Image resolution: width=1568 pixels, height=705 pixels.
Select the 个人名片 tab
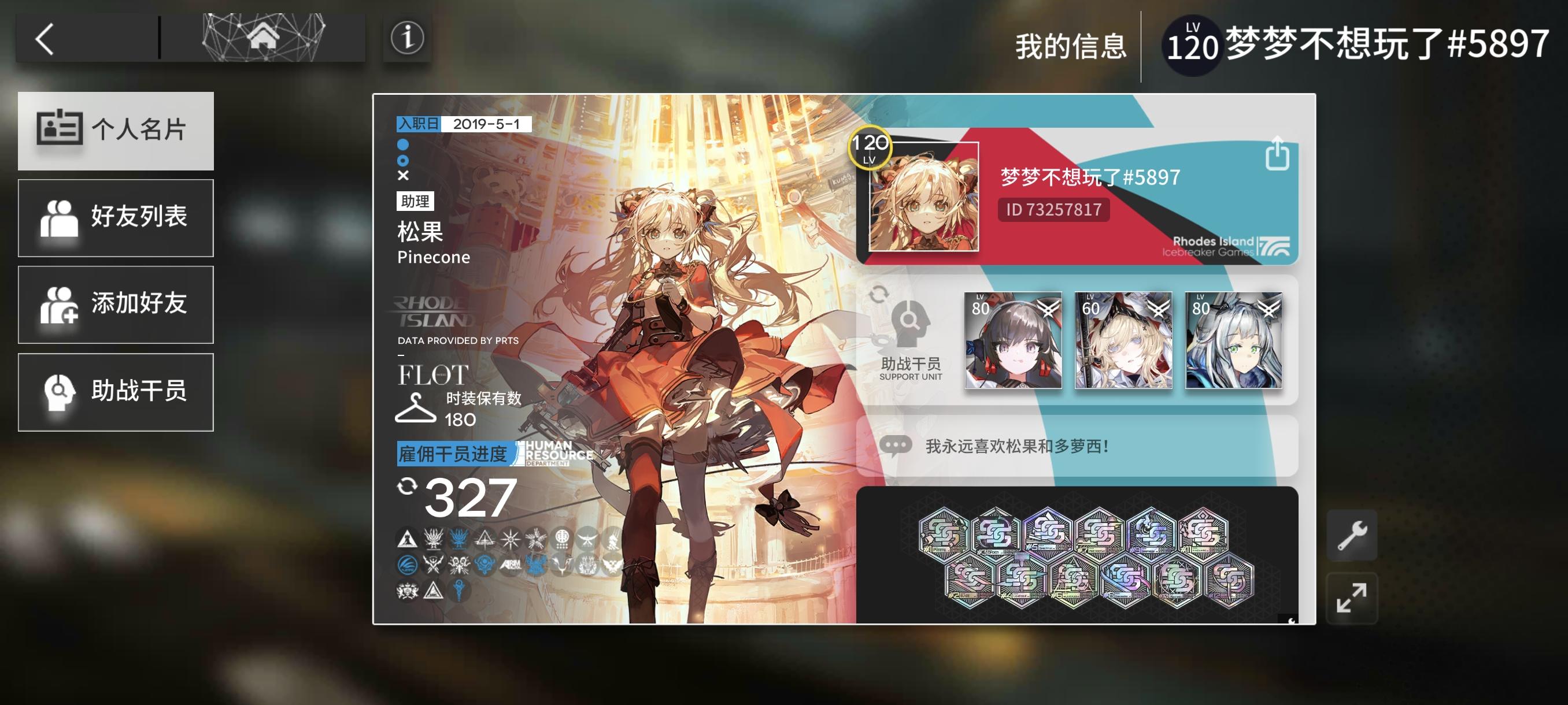tap(116, 131)
